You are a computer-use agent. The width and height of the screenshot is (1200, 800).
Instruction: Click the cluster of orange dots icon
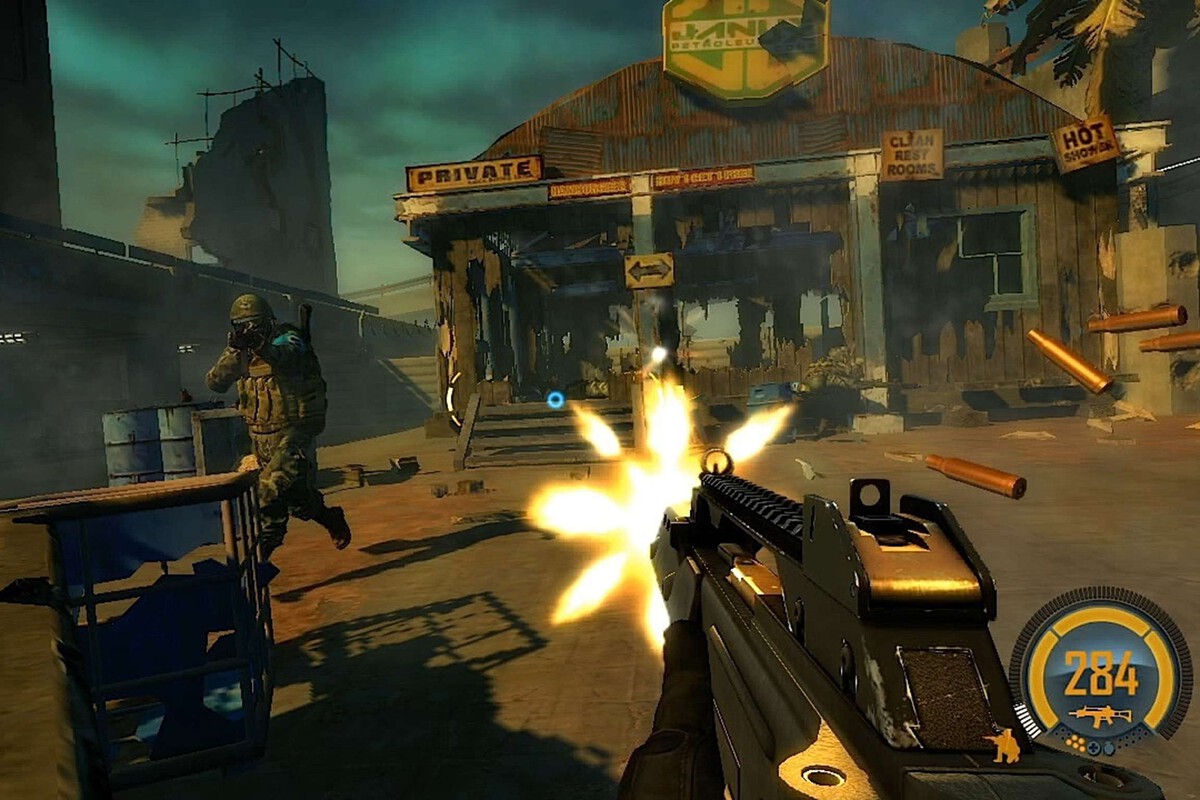1076,743
